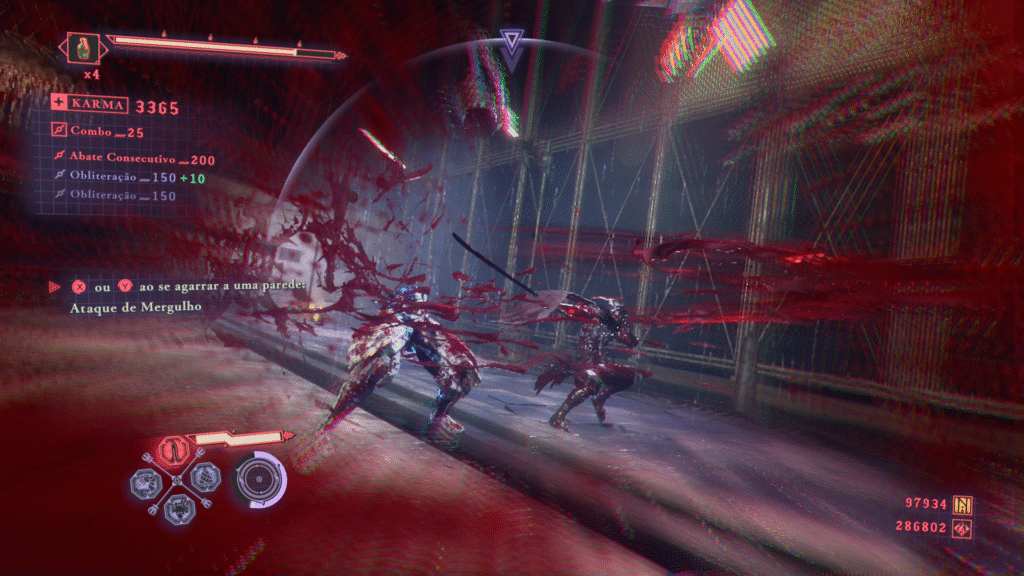Click the KARMA label badge
Screen dimensions: 1024x576
pyautogui.click(x=91, y=104)
